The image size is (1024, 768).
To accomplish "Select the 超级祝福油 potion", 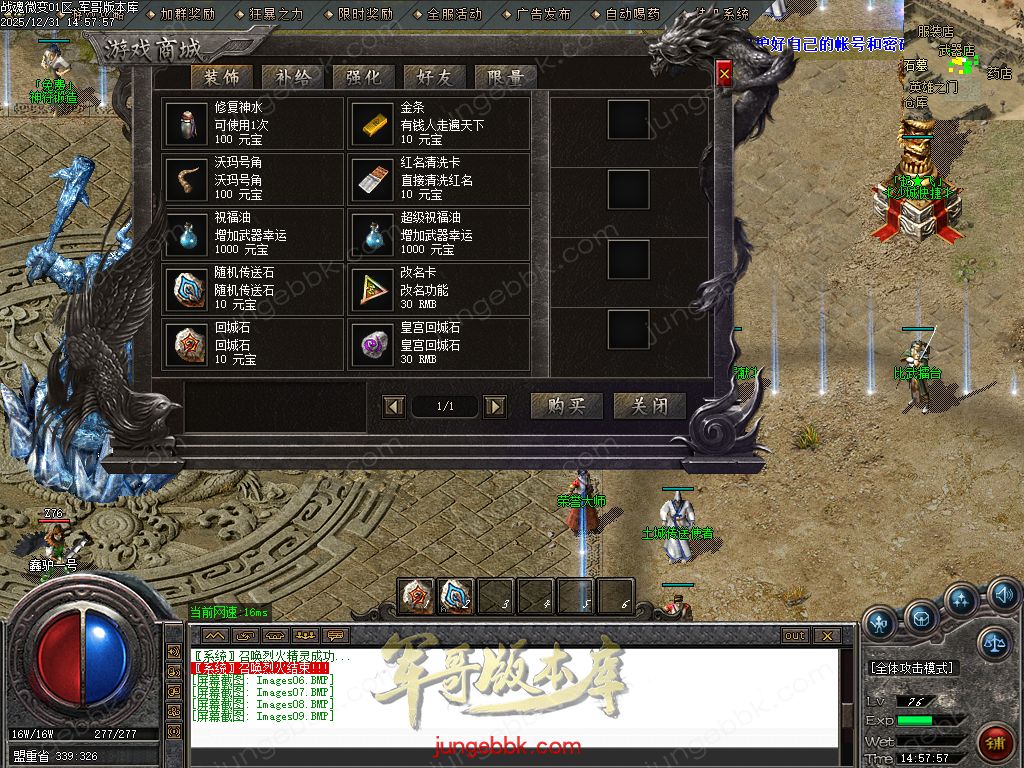I will pyautogui.click(x=439, y=235).
